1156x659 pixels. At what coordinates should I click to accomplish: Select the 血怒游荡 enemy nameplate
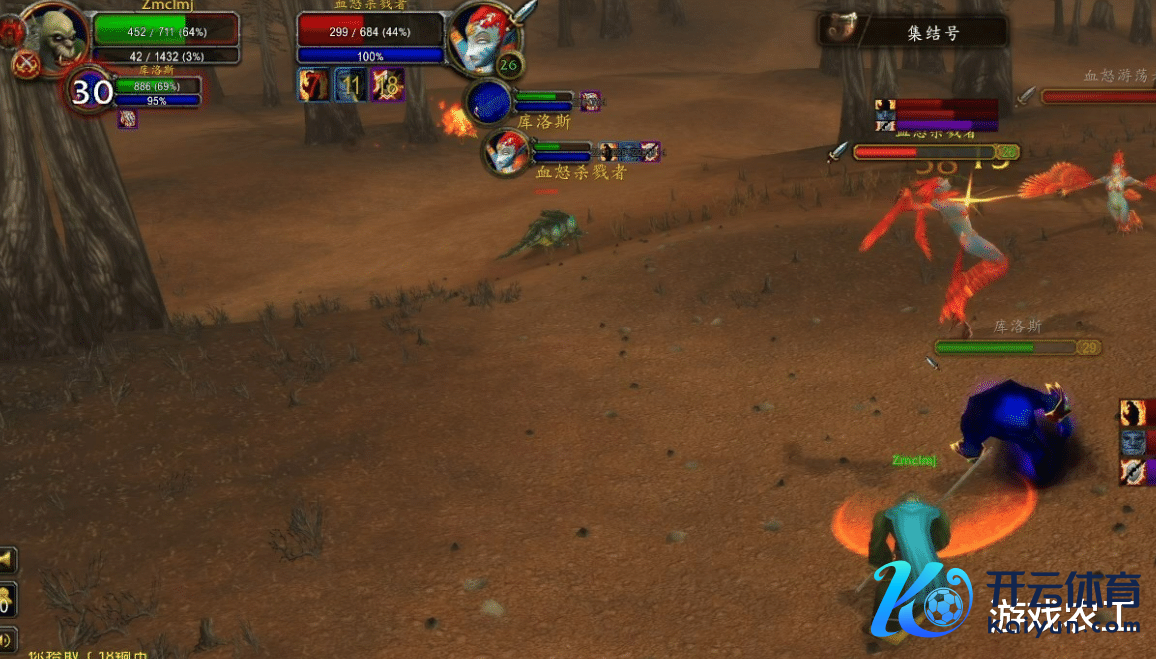pyautogui.click(x=1098, y=96)
